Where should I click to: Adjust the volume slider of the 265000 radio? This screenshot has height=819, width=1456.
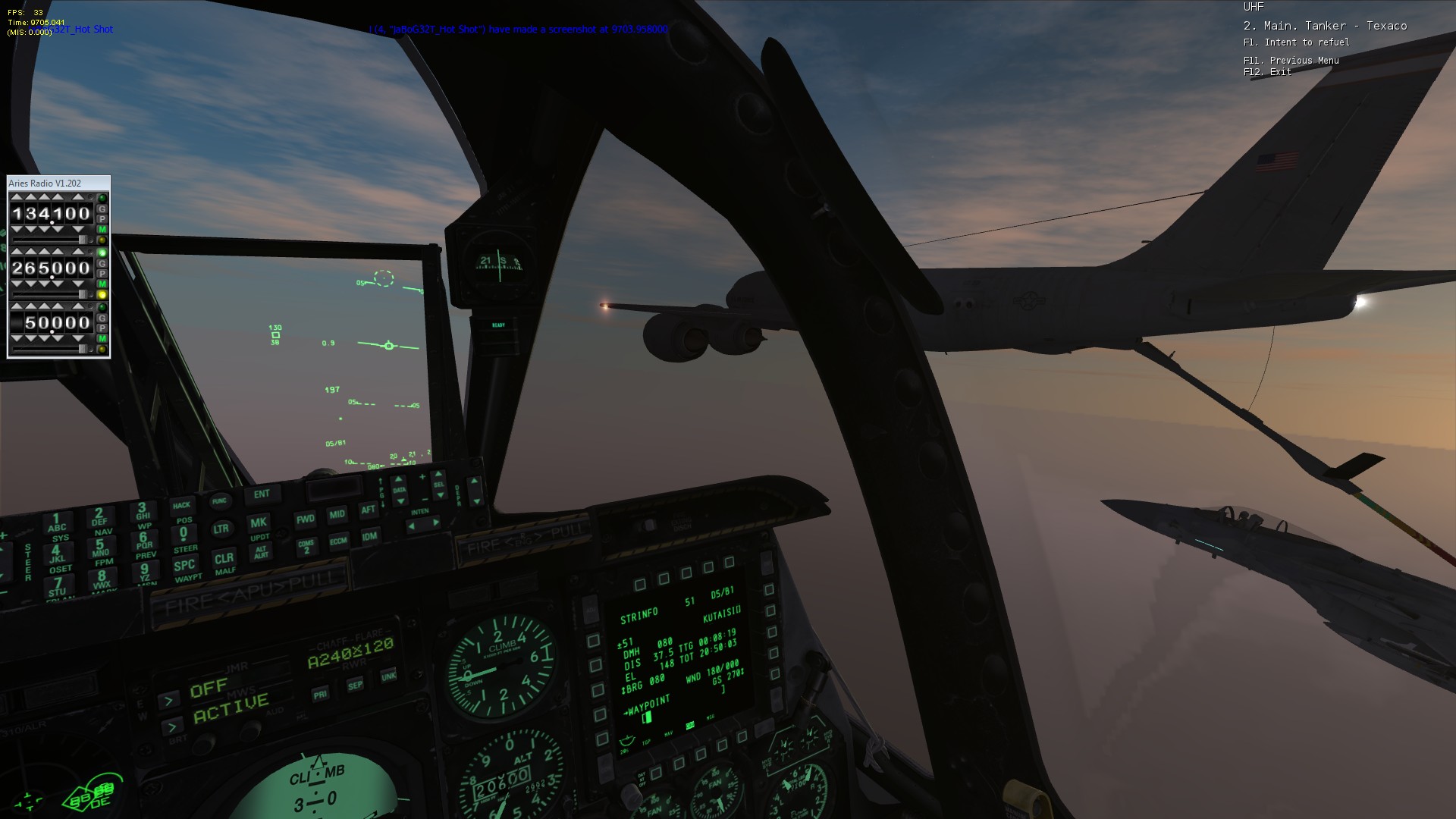coord(82,294)
